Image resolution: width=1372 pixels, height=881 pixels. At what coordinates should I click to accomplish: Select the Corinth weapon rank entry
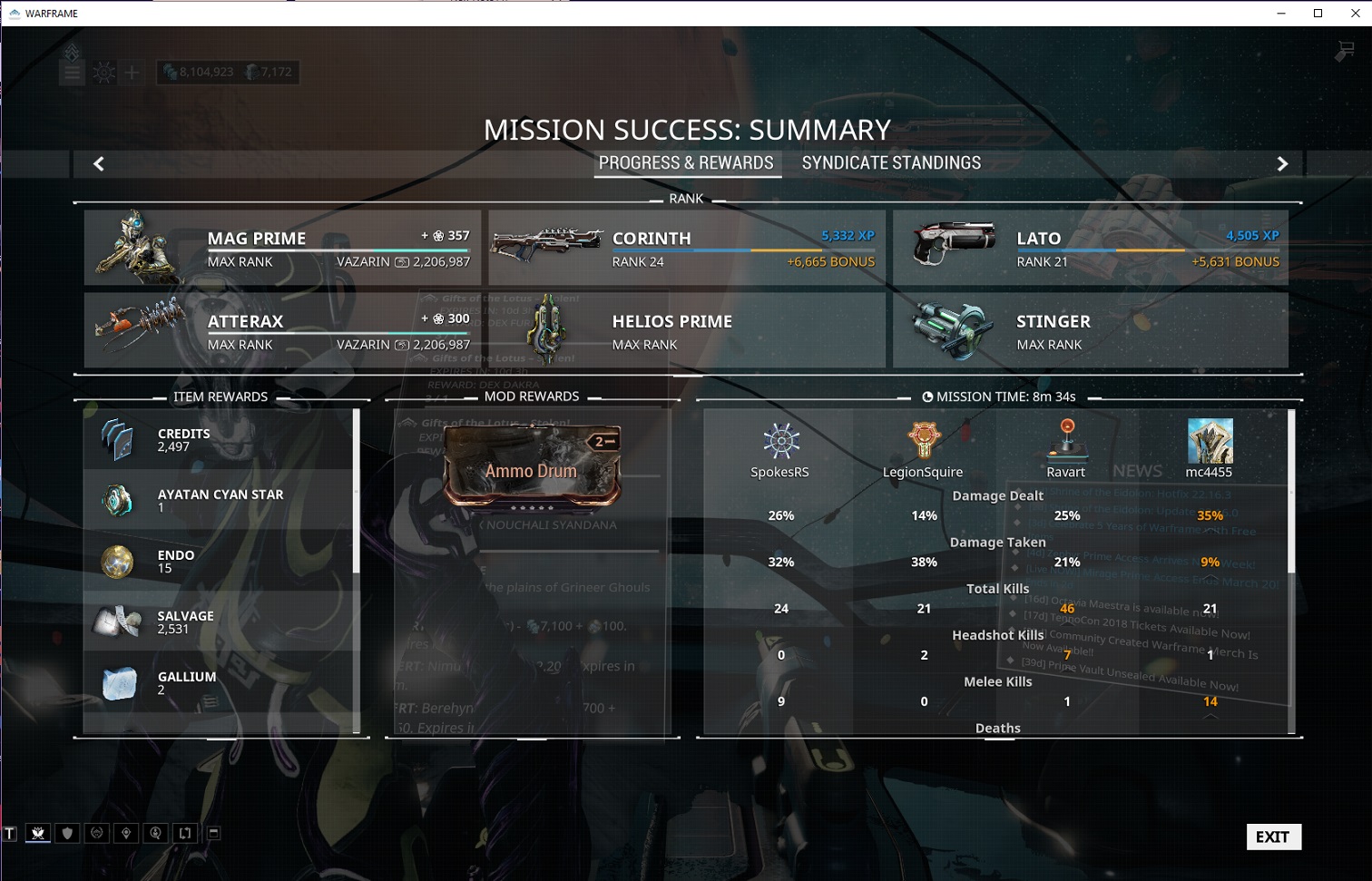point(686,248)
